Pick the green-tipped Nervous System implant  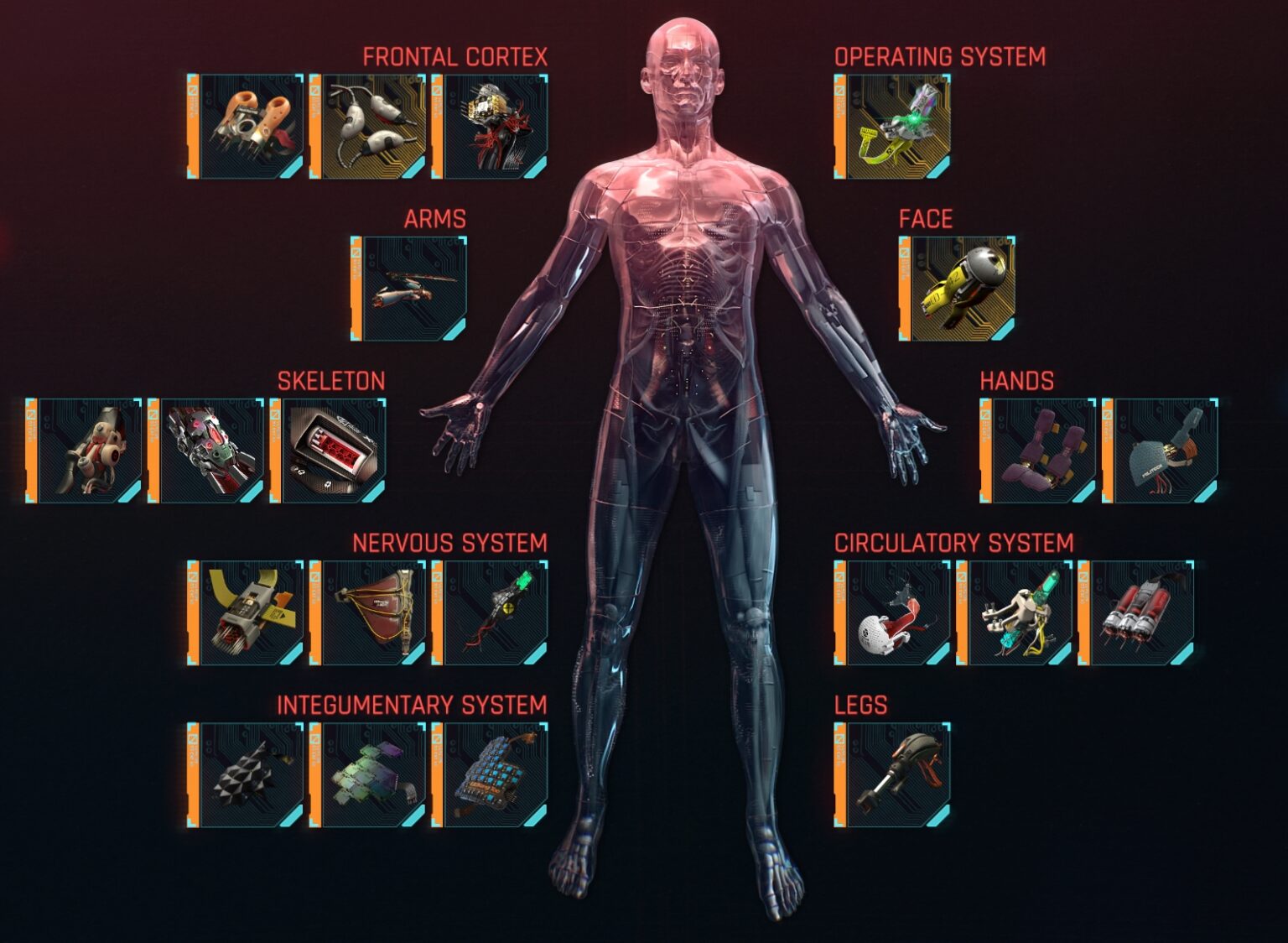point(495,612)
